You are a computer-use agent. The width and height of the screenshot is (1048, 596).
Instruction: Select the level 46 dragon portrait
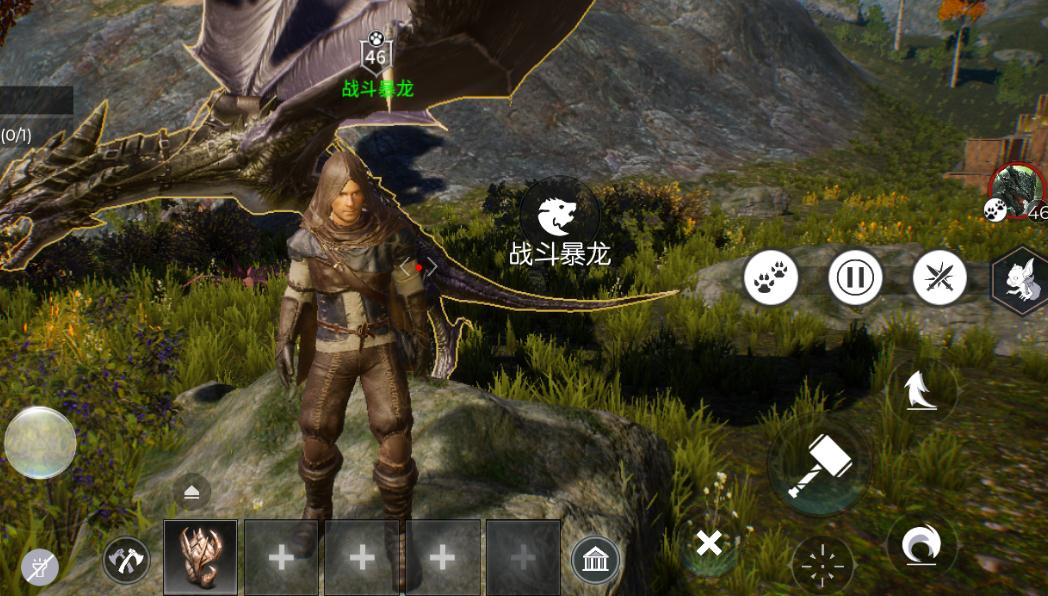pos(1015,189)
